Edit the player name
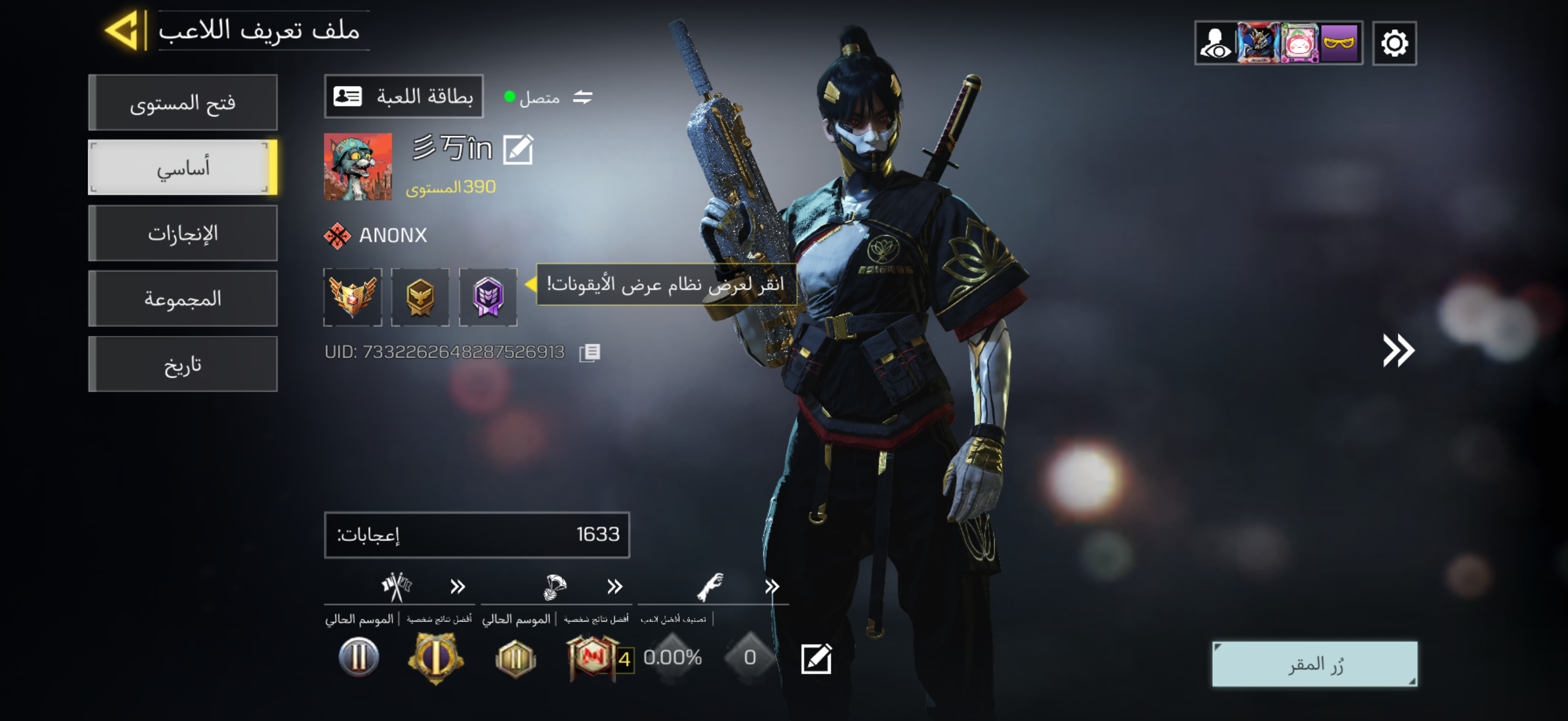Viewport: 1568px width, 721px height. click(x=518, y=149)
